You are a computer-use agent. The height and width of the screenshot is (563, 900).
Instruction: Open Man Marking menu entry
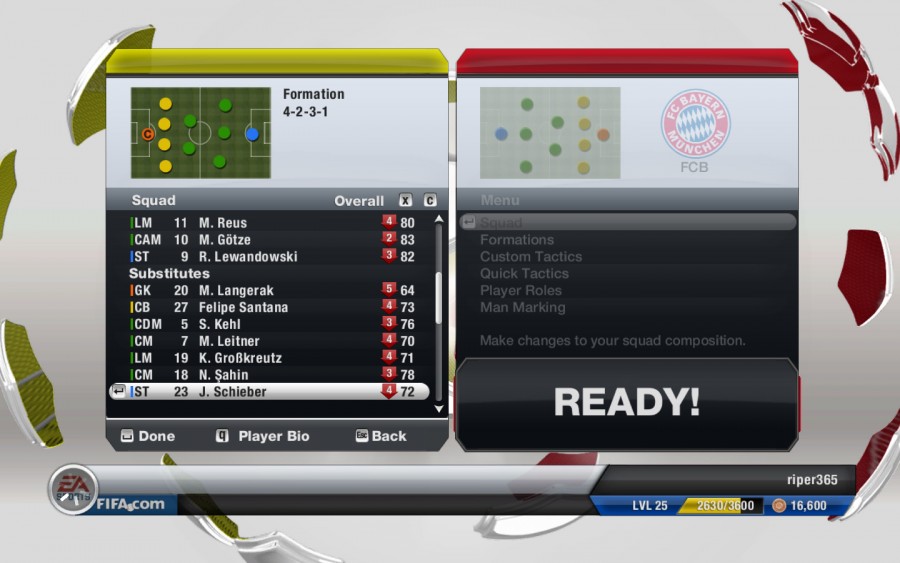tap(522, 307)
